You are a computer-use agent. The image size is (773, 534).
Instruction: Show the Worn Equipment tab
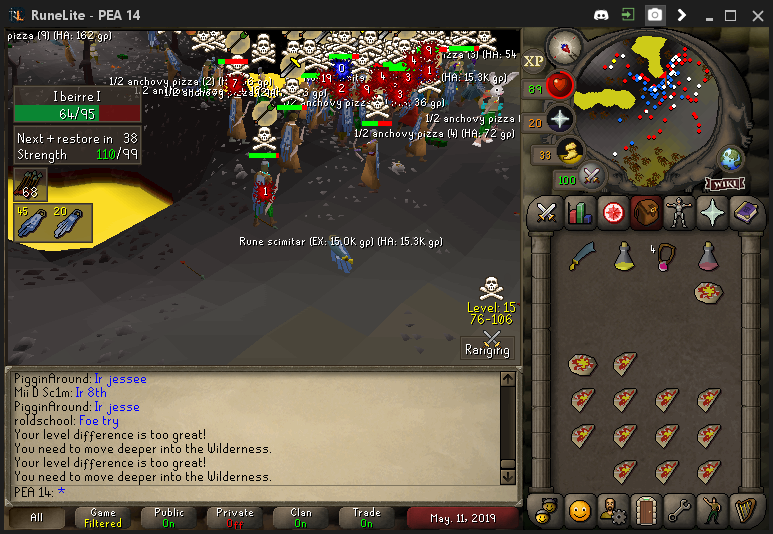(x=679, y=212)
